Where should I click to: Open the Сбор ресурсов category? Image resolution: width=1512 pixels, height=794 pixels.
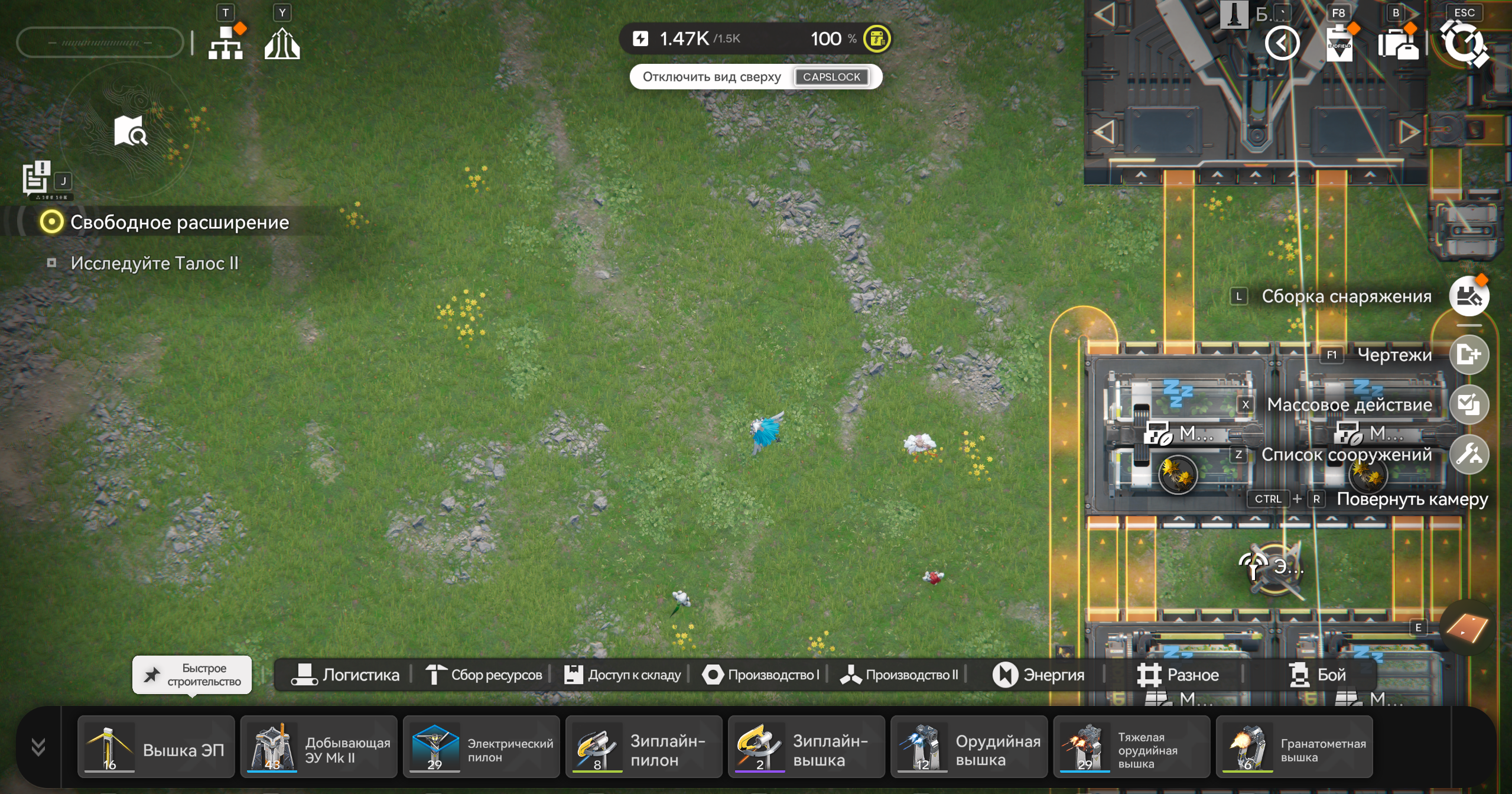(x=485, y=675)
